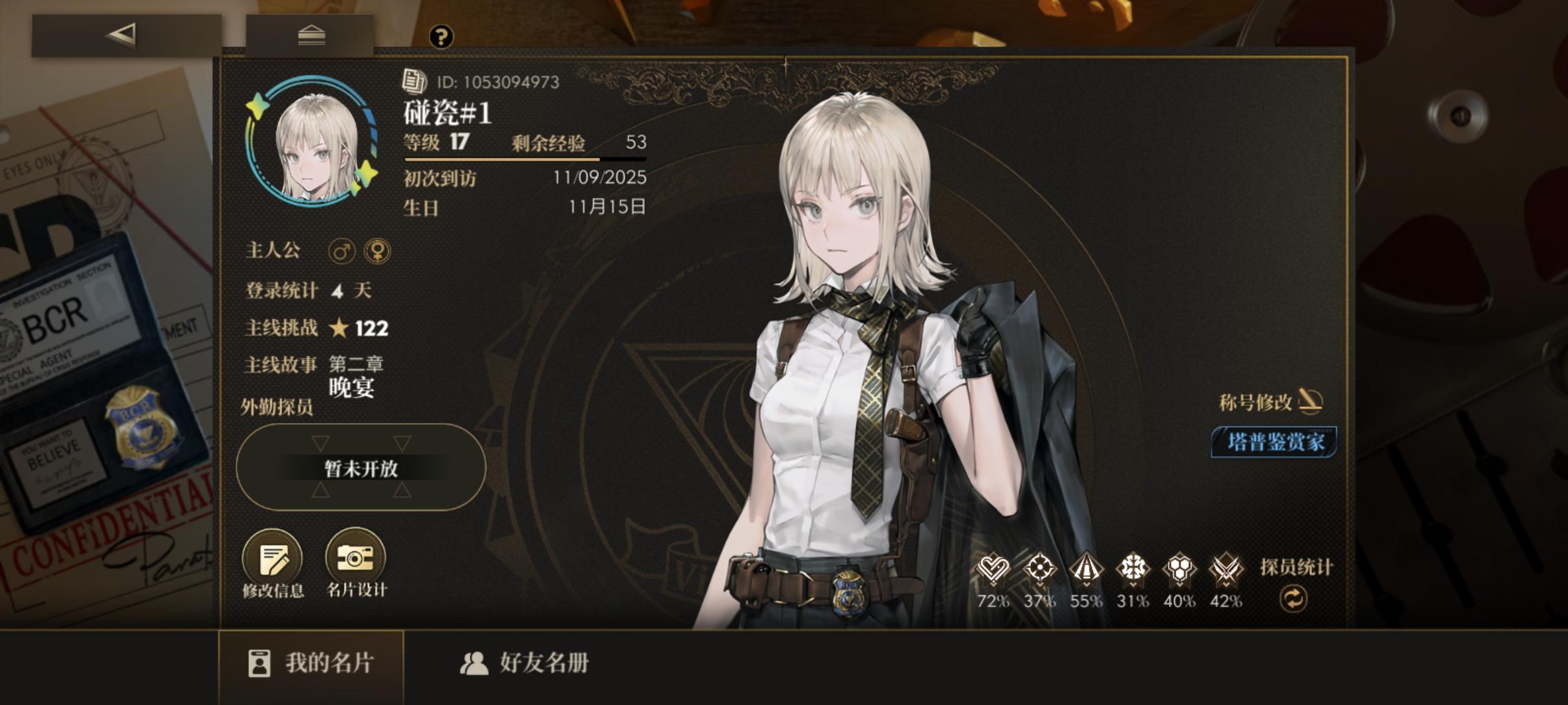Copy the player ID
The width and height of the screenshot is (1568, 705).
414,81
